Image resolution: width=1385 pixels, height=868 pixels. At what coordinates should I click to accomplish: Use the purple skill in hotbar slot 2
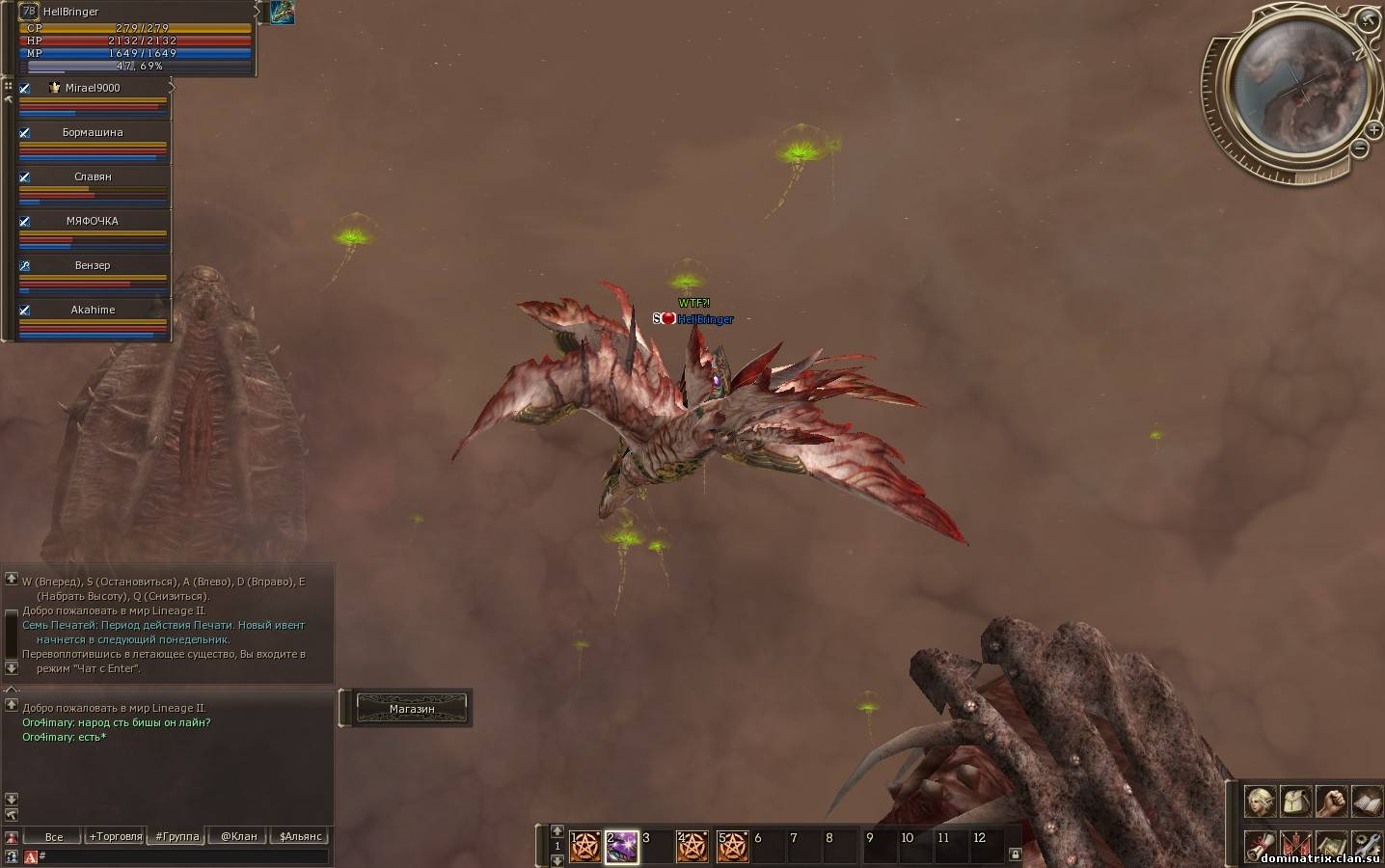click(x=621, y=846)
